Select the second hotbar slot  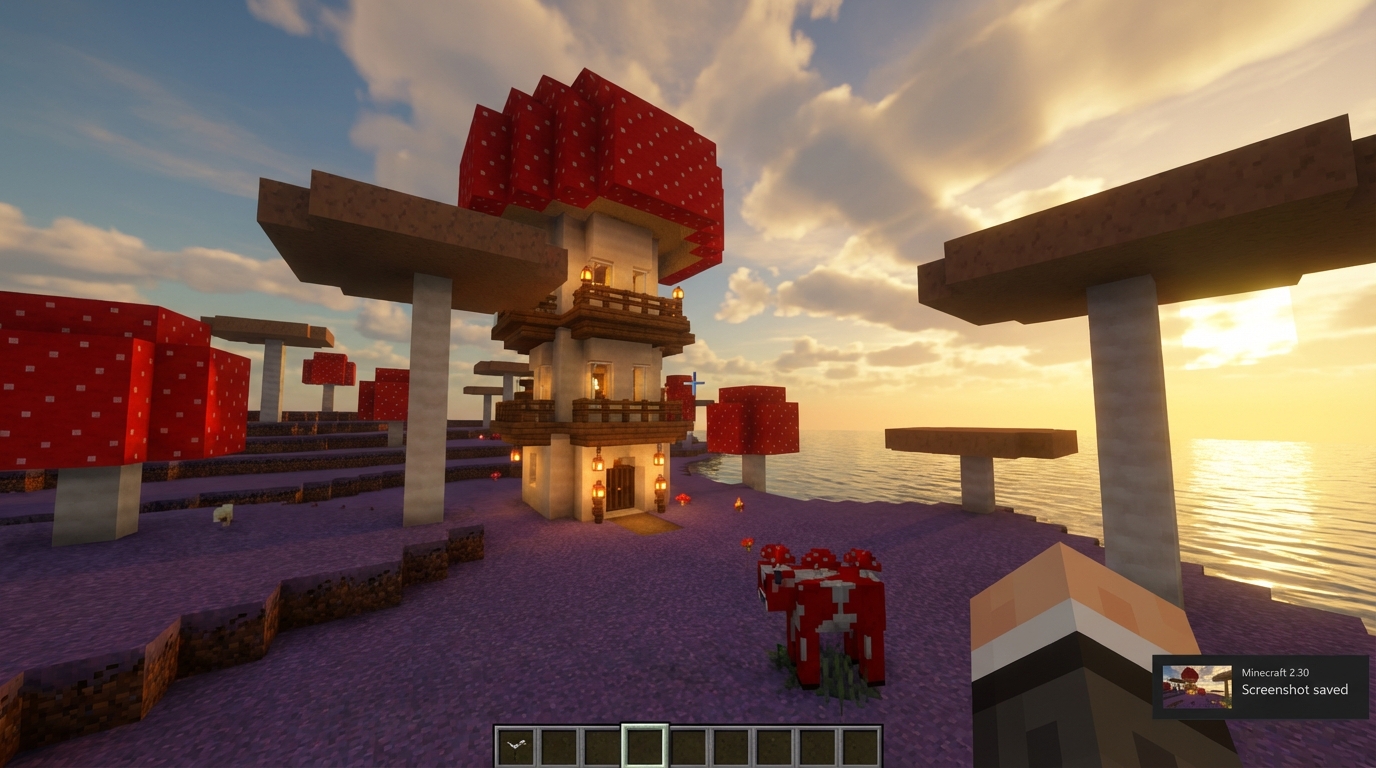(x=560, y=746)
